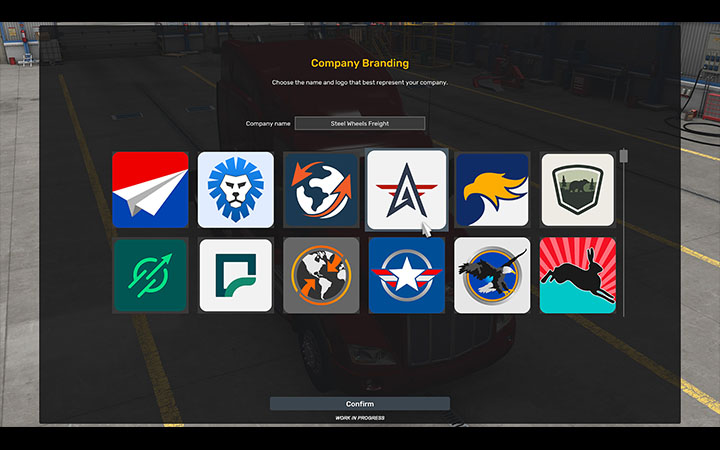This screenshot has height=450, width=720.
Task: Click the logo list scrollbar handle
Action: click(x=624, y=157)
